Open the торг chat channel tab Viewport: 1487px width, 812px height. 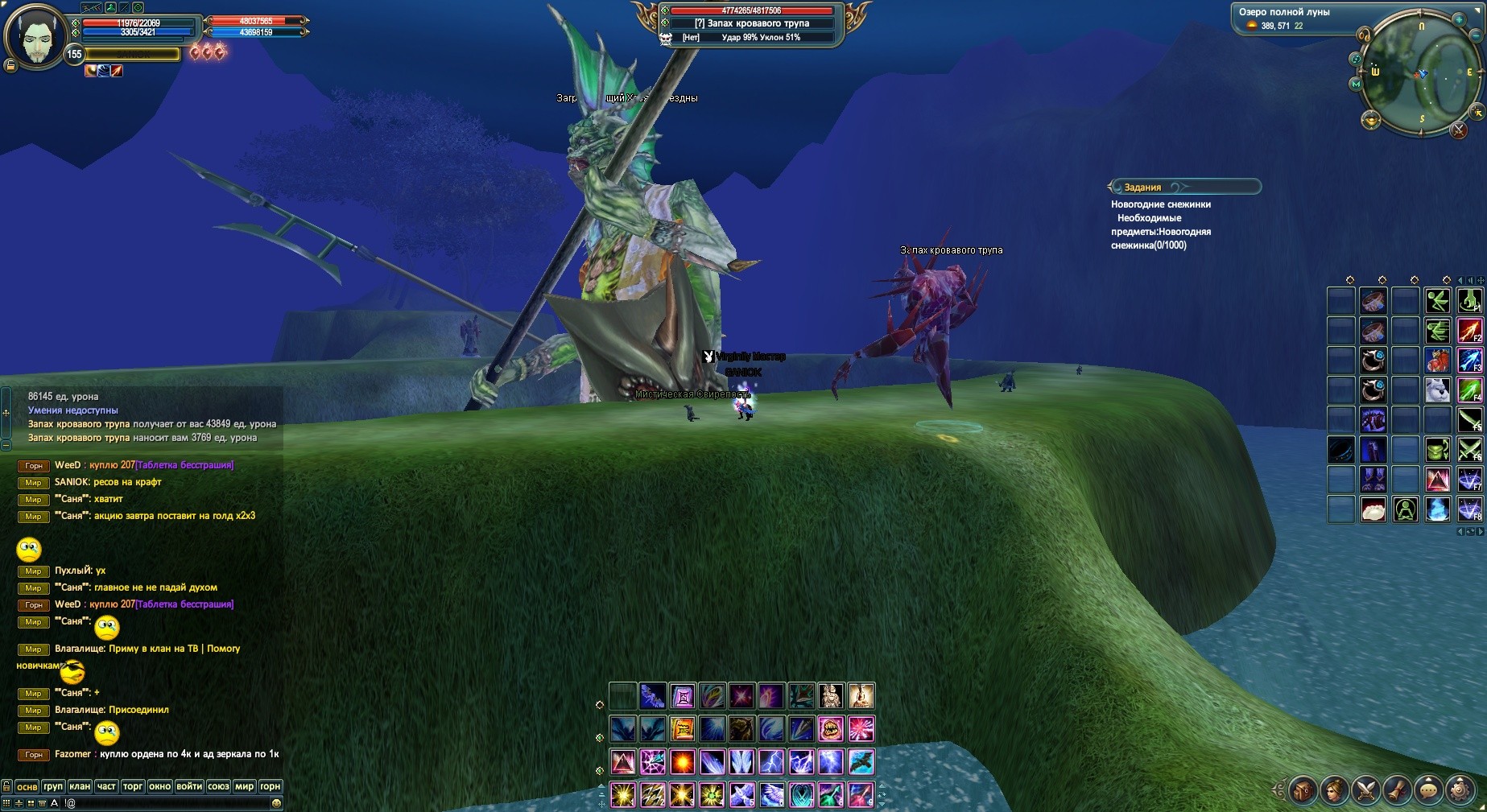point(133,786)
